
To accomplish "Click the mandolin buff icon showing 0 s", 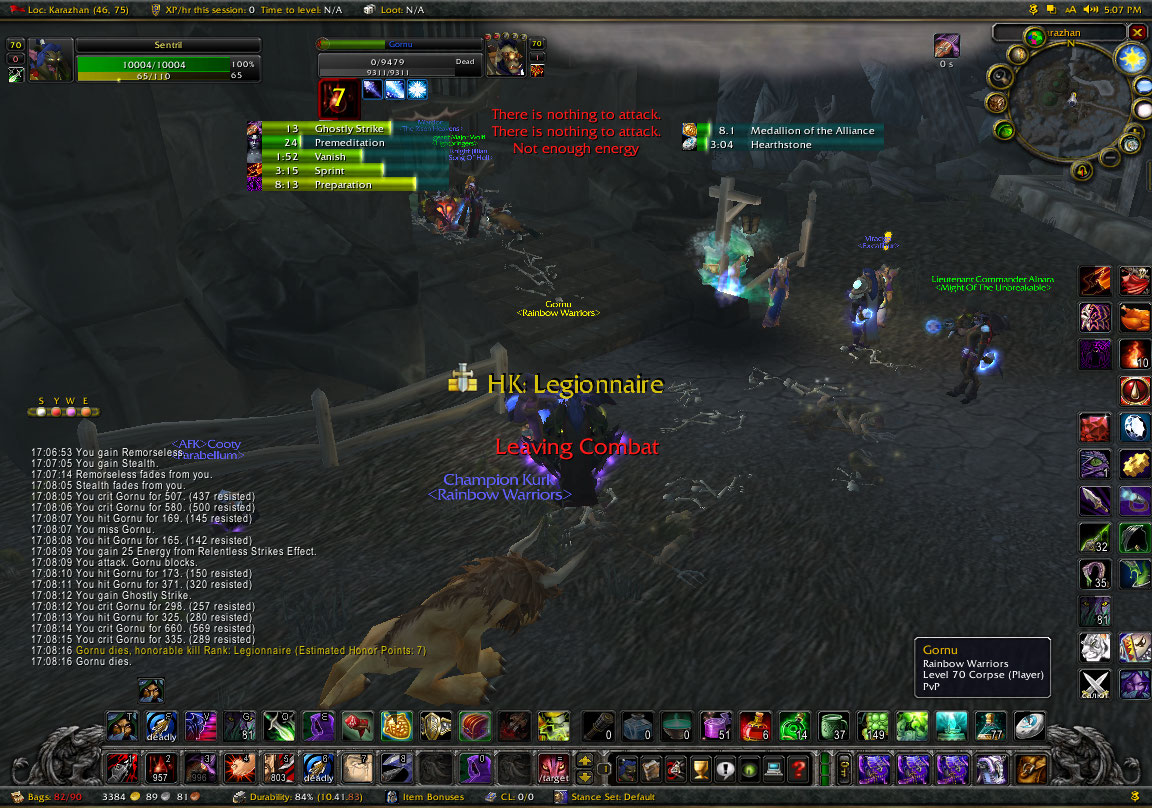I will click(x=946, y=46).
